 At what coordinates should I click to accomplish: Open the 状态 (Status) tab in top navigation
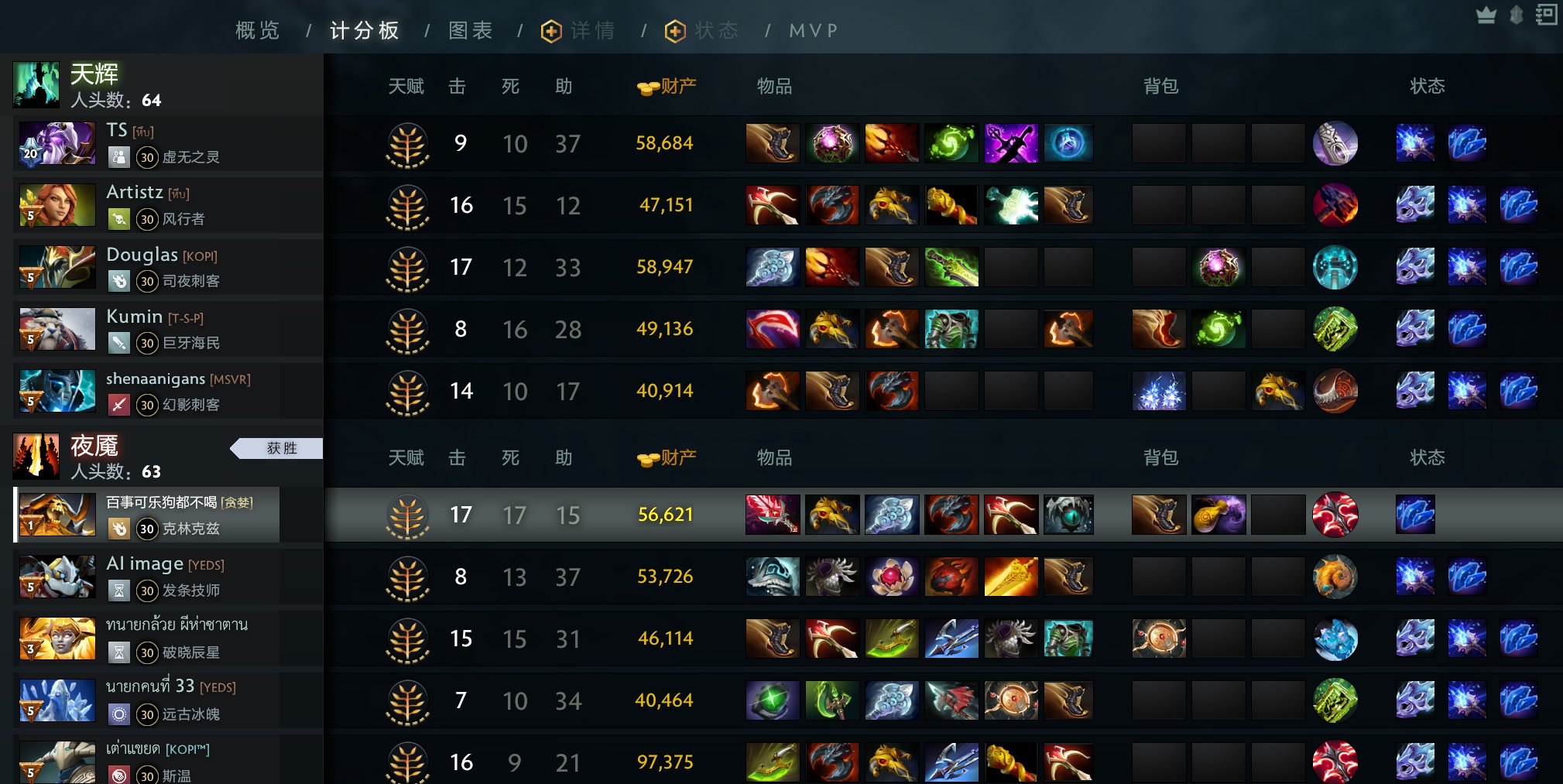[x=701, y=30]
